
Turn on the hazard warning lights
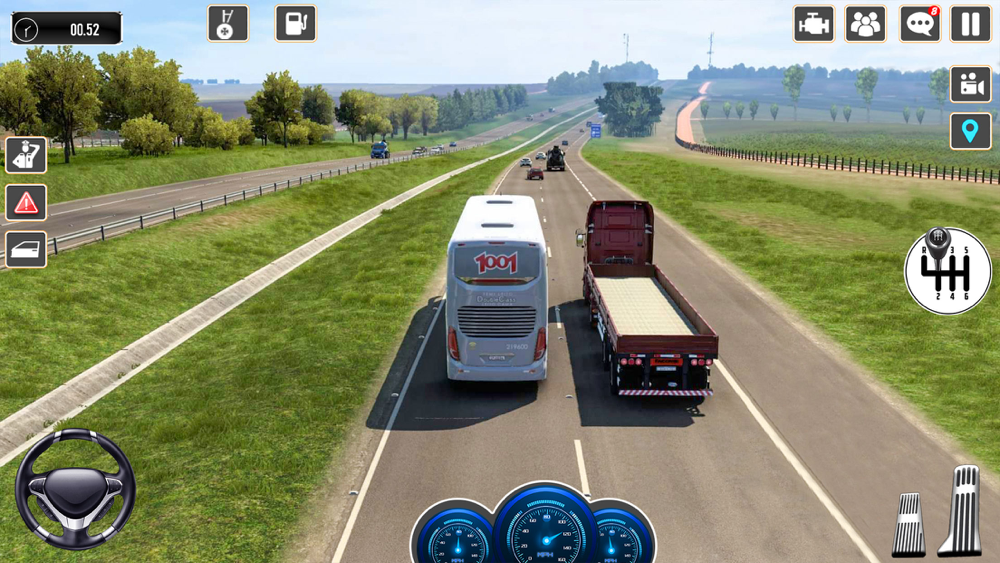pos(26,203)
